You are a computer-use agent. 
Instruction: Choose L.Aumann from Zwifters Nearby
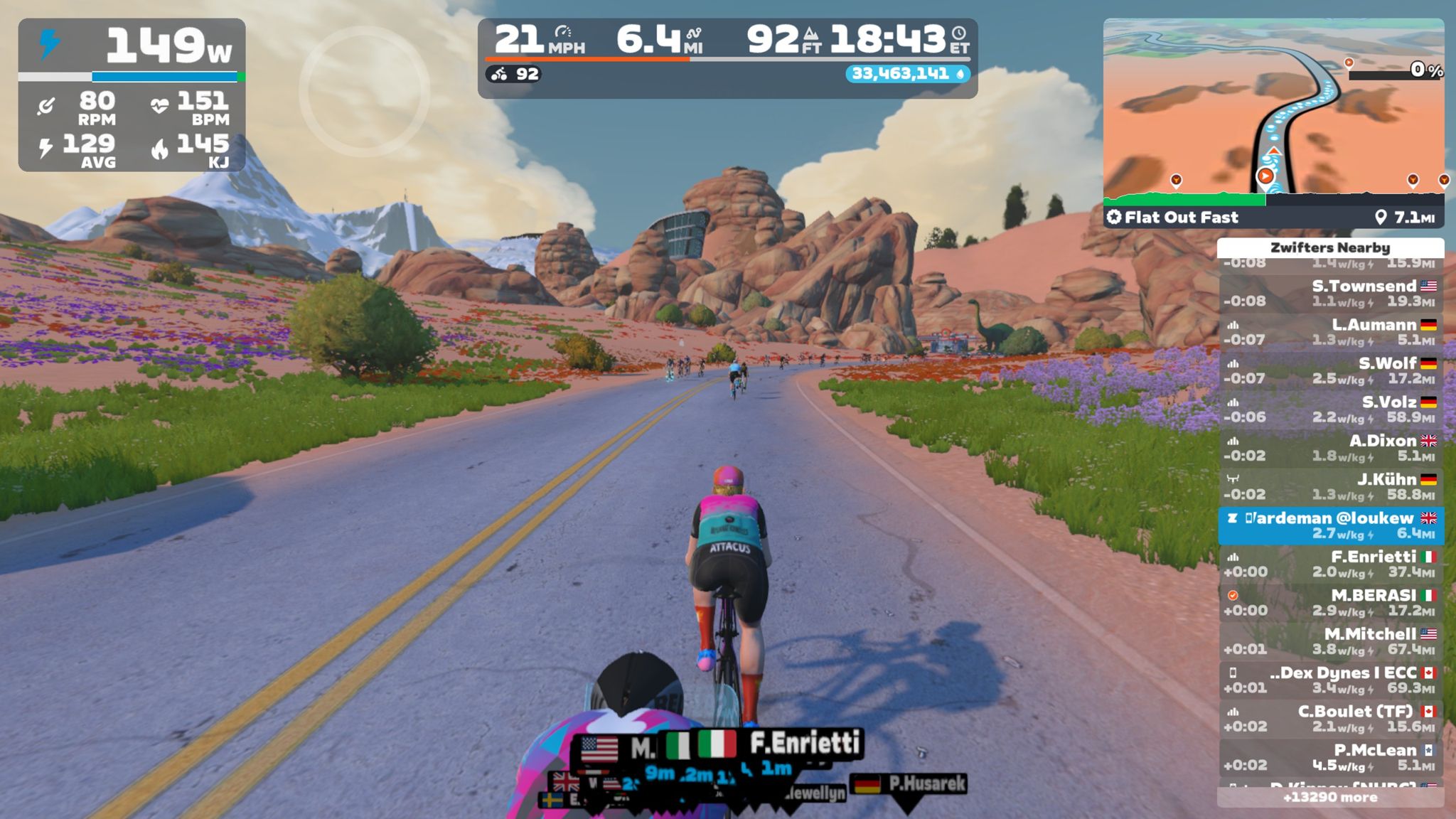pyautogui.click(x=1331, y=332)
